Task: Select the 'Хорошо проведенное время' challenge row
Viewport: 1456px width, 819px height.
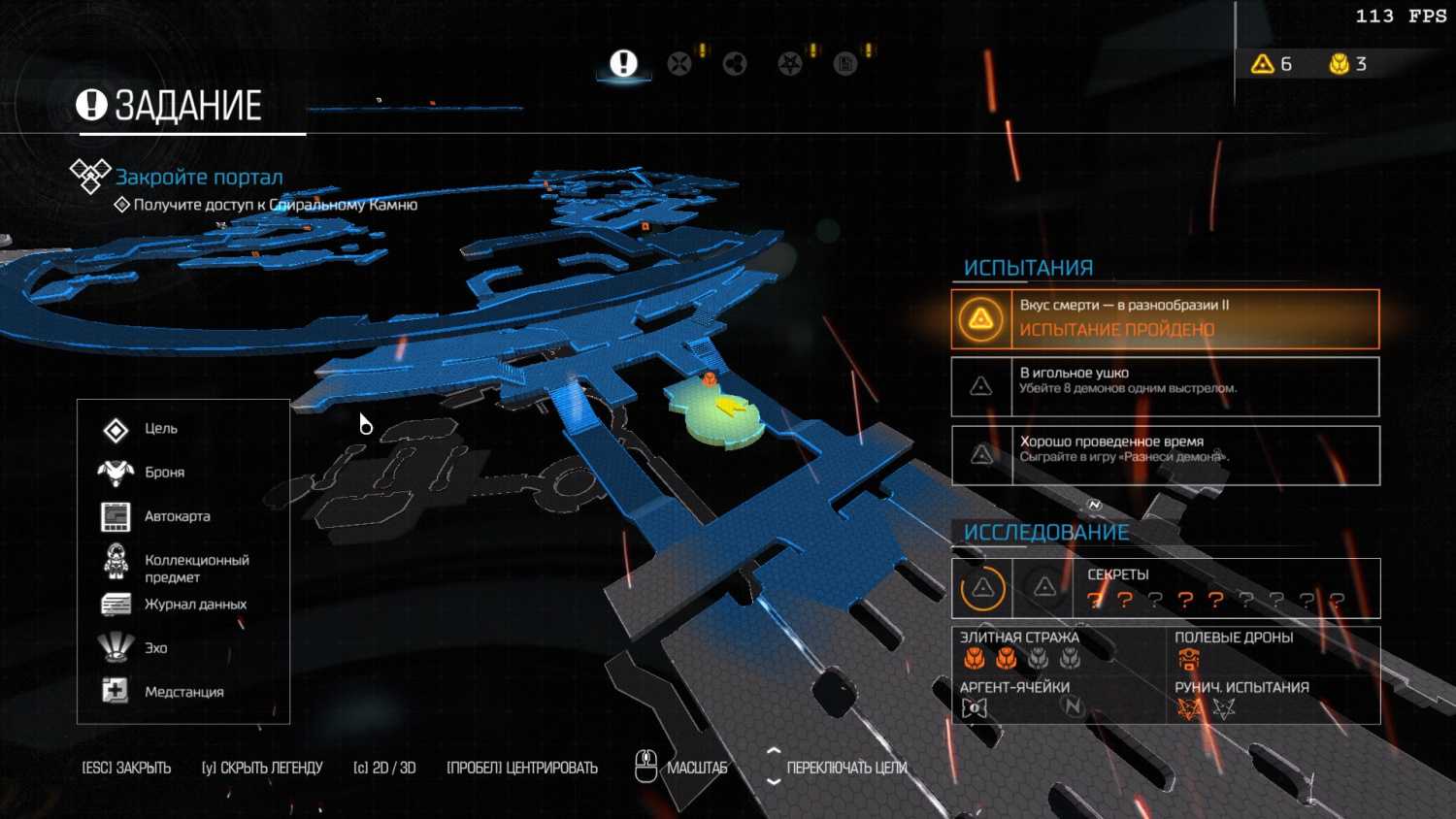Action: (1165, 455)
